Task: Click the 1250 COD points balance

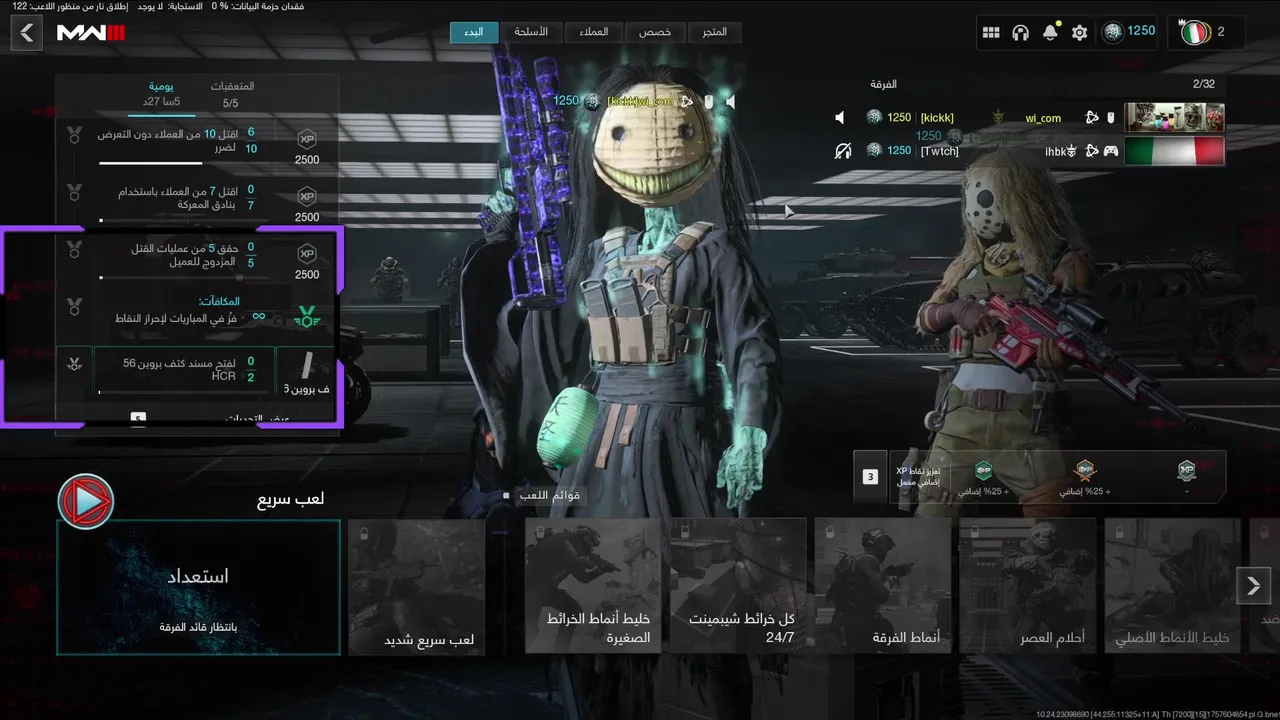Action: pyautogui.click(x=1130, y=32)
